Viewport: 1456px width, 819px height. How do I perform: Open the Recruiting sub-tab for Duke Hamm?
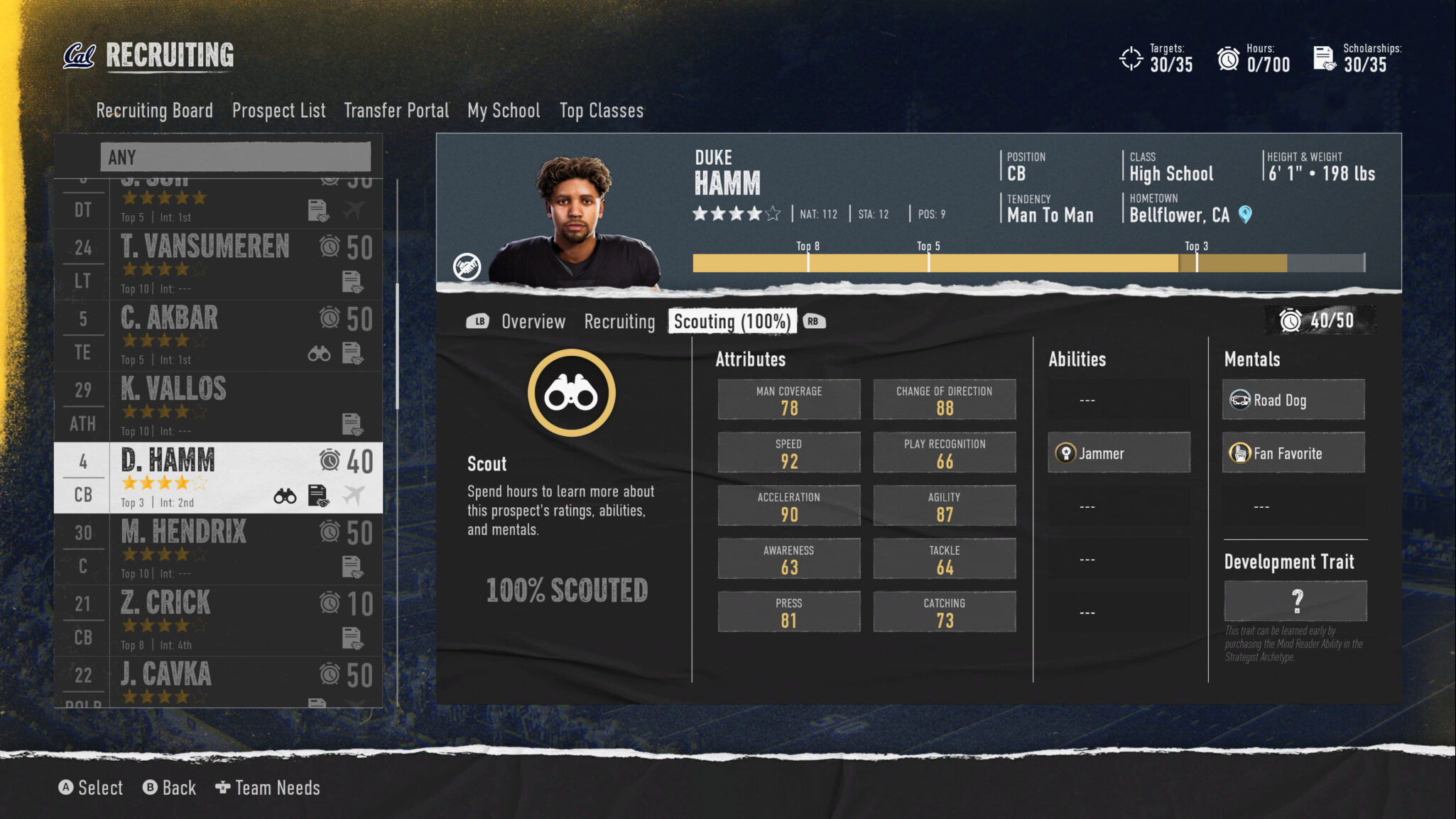pyautogui.click(x=619, y=322)
